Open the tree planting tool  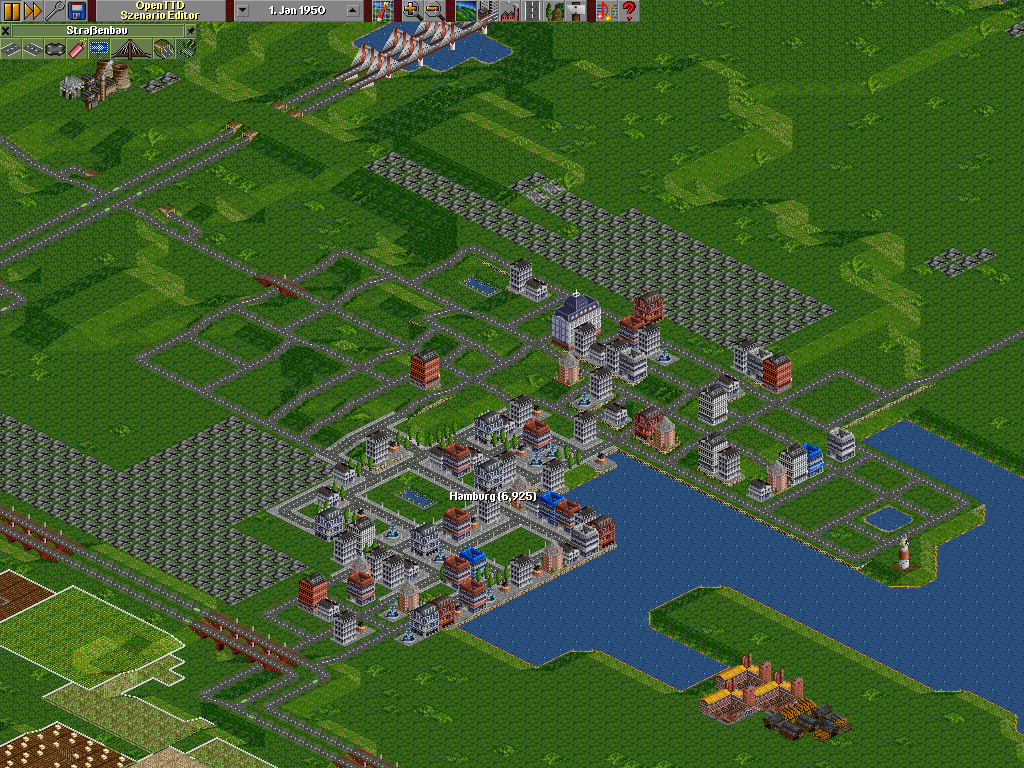(553, 11)
